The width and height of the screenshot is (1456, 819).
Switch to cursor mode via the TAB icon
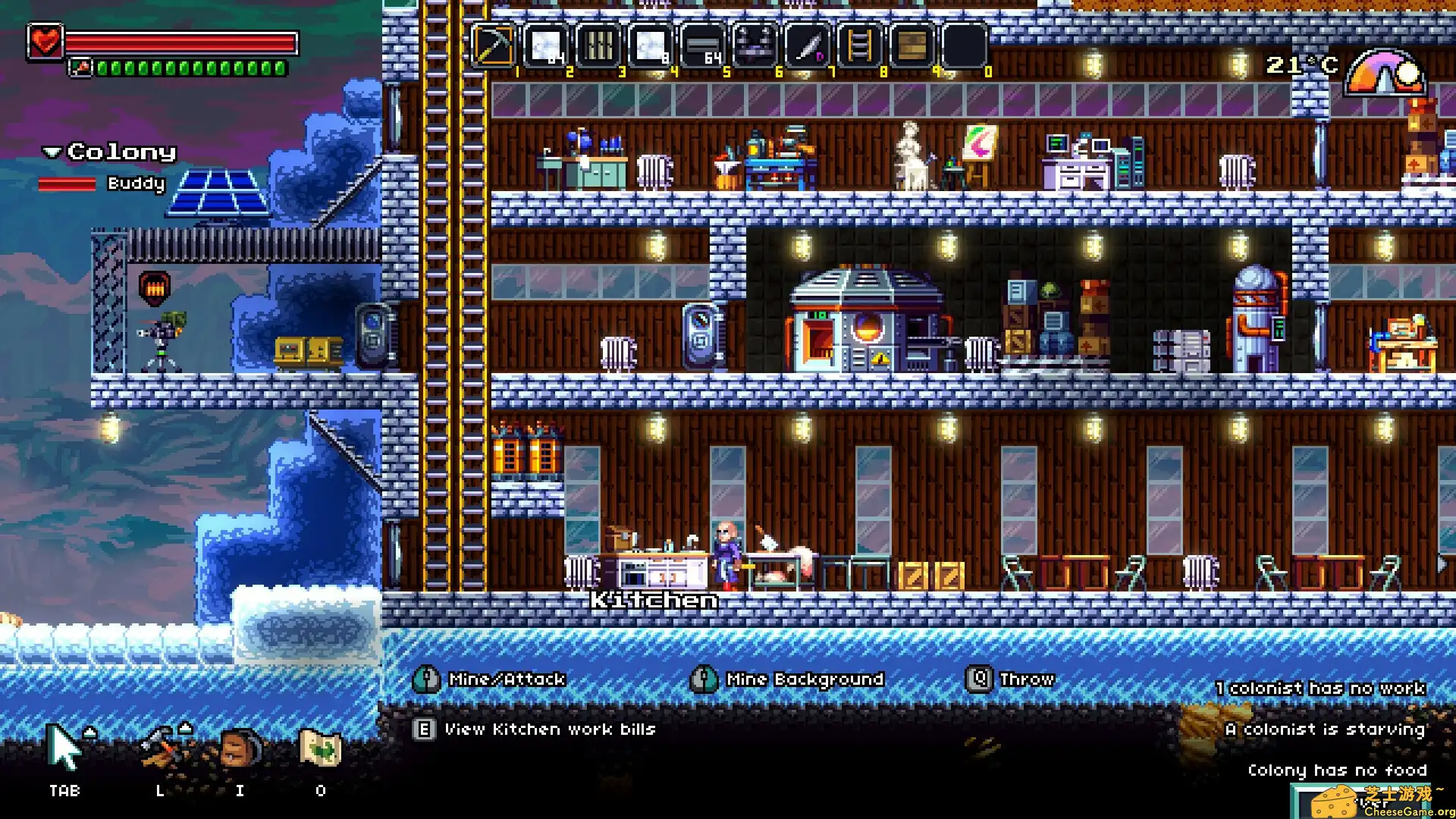pos(64,747)
